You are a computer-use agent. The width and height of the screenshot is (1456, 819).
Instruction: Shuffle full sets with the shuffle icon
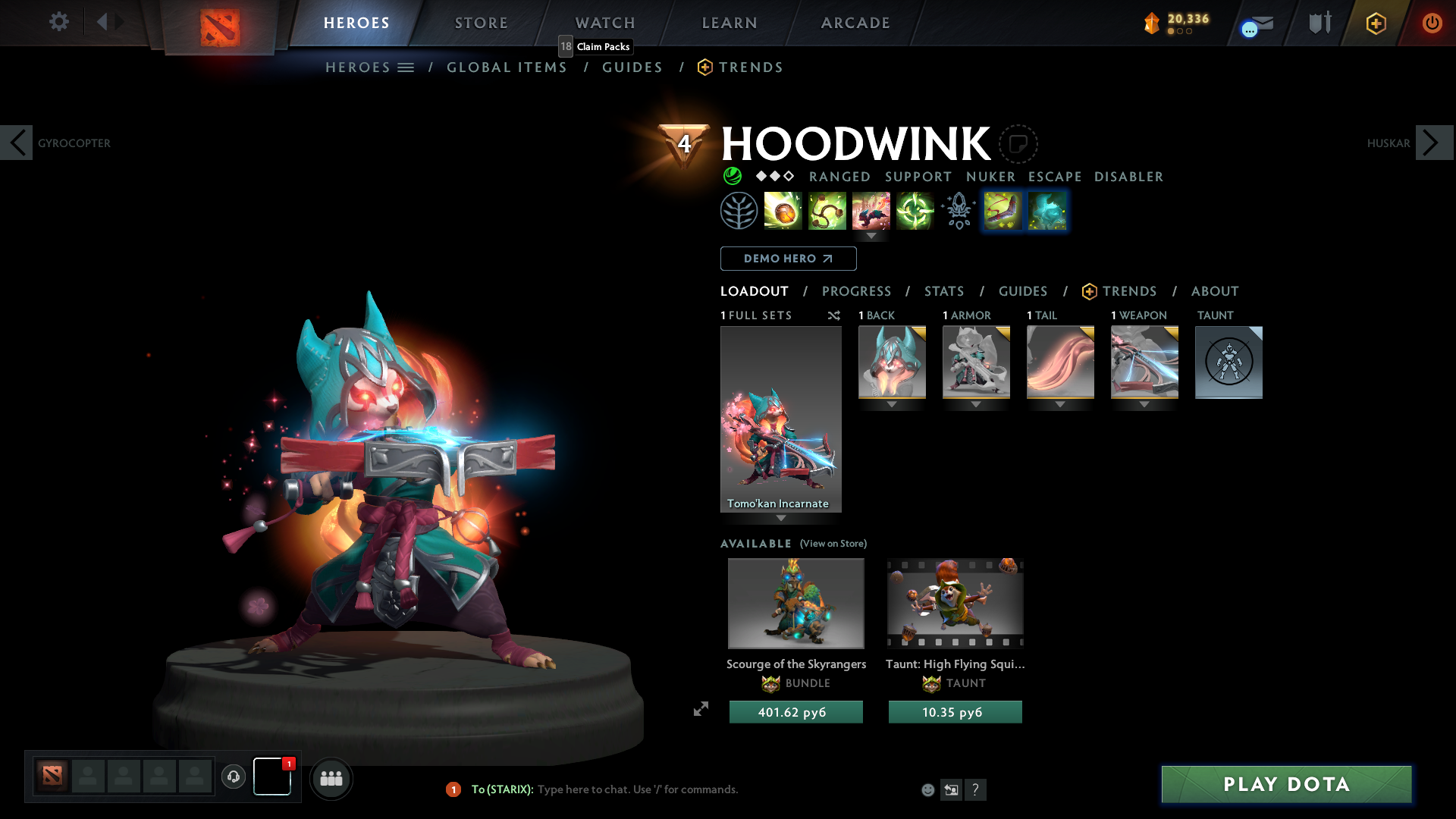834,315
